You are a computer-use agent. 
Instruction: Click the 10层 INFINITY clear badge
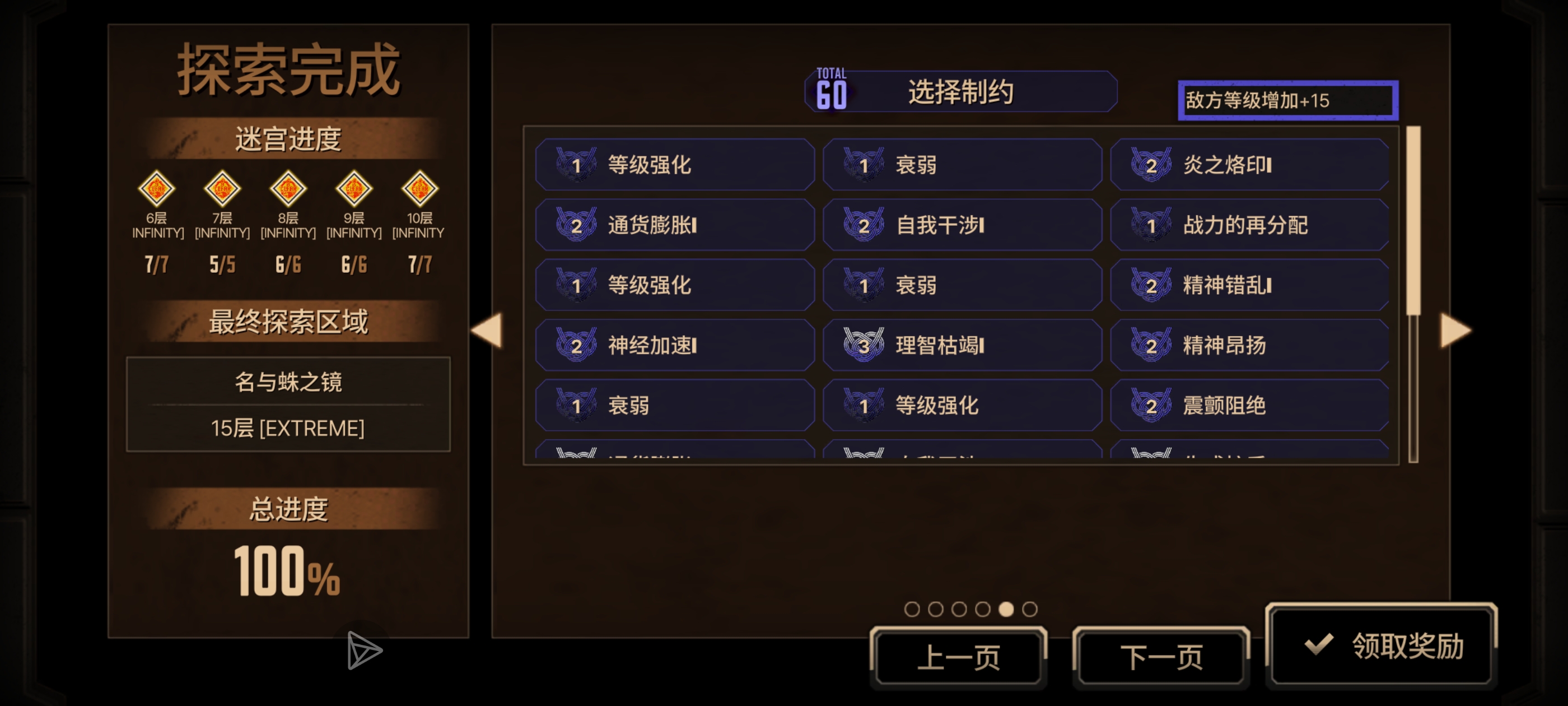[420, 190]
